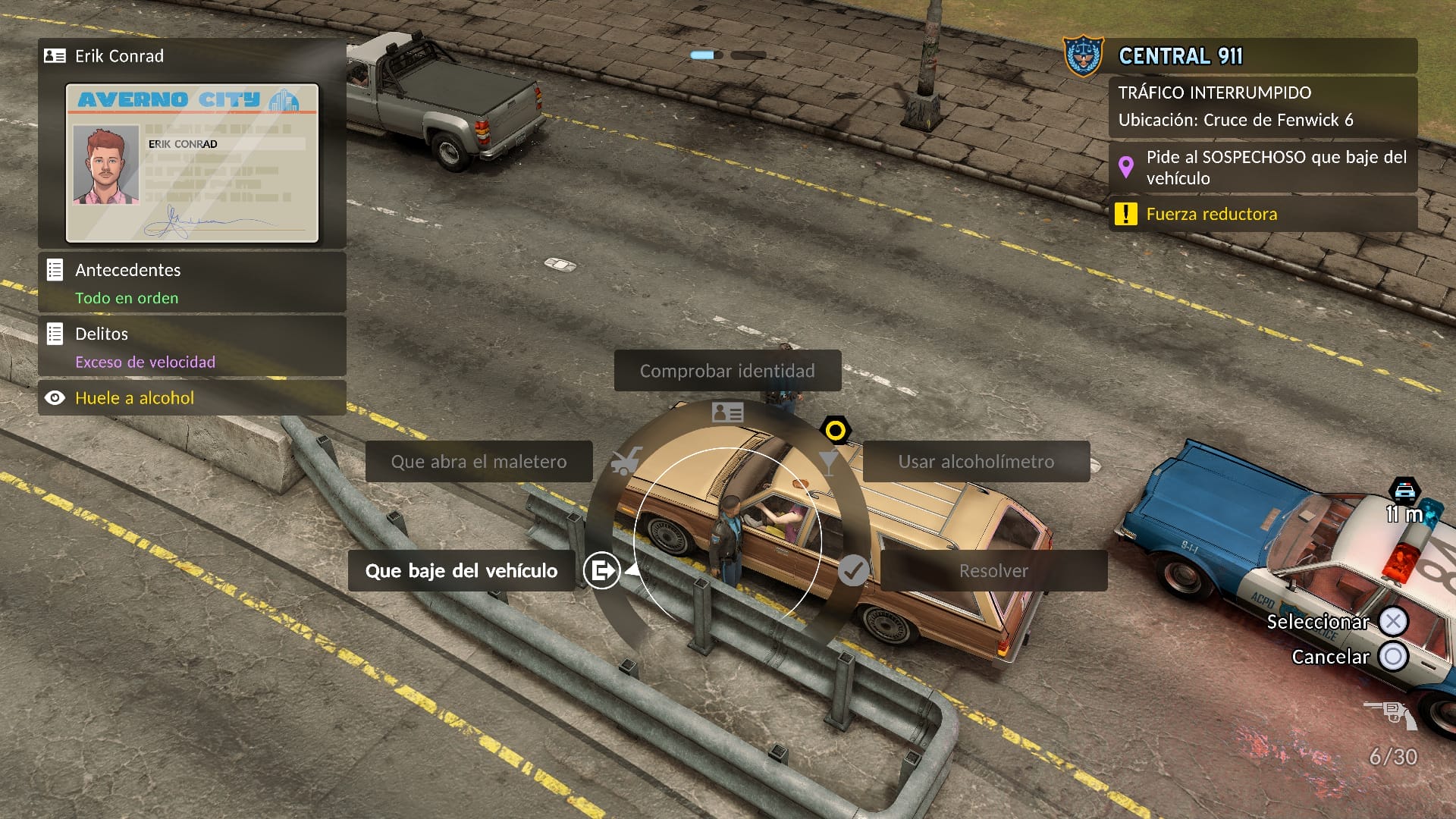
Task: Choose the "Resolver" option
Action: coord(993,571)
